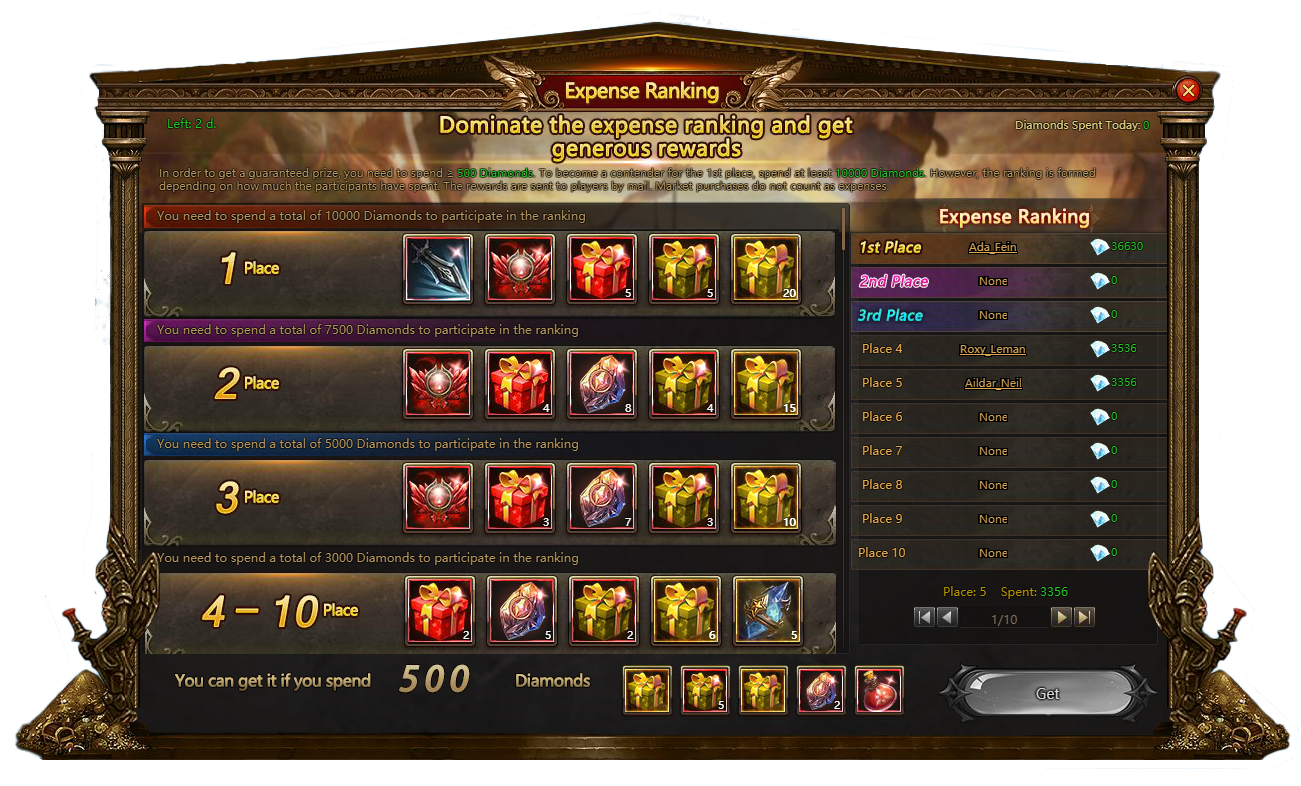This screenshot has width=1301, height=786.
Task: View Roxy_Leman's player profile
Action: [x=992, y=349]
